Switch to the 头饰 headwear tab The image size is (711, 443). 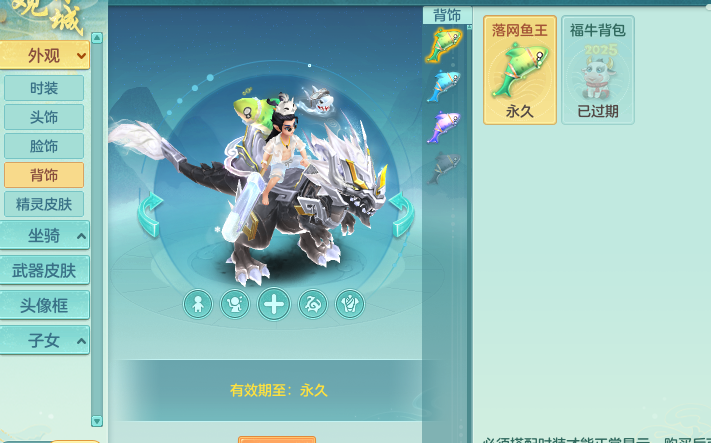pyautogui.click(x=44, y=117)
